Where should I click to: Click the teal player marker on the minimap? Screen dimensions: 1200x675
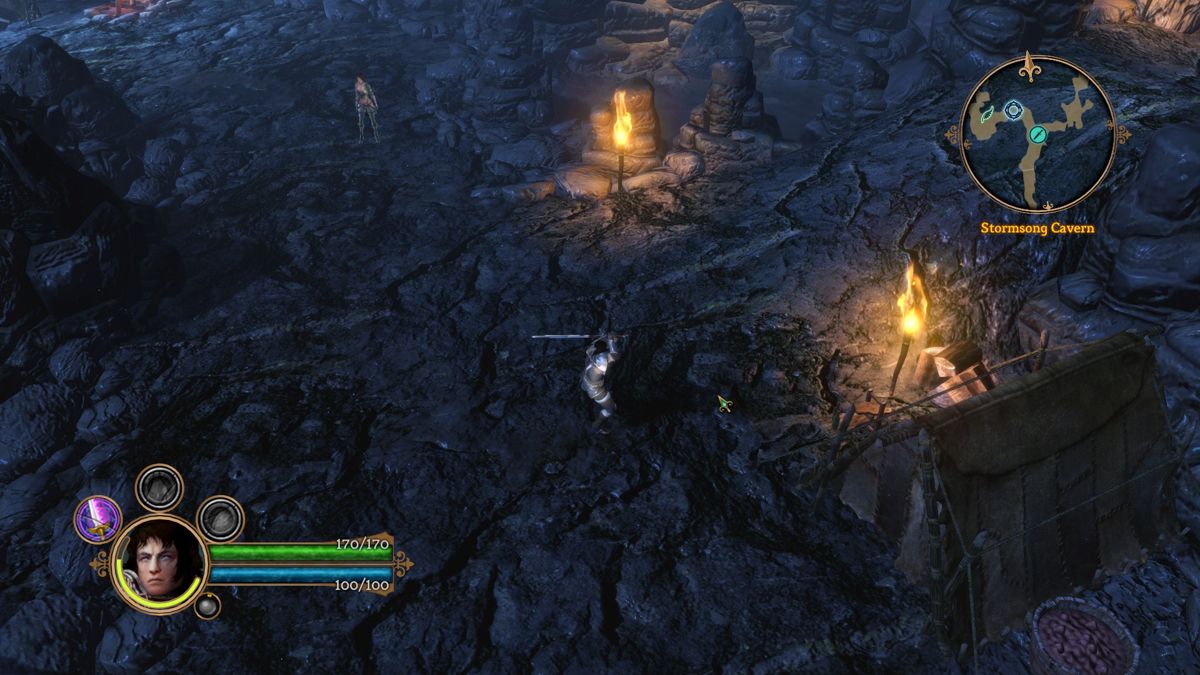tap(1038, 133)
